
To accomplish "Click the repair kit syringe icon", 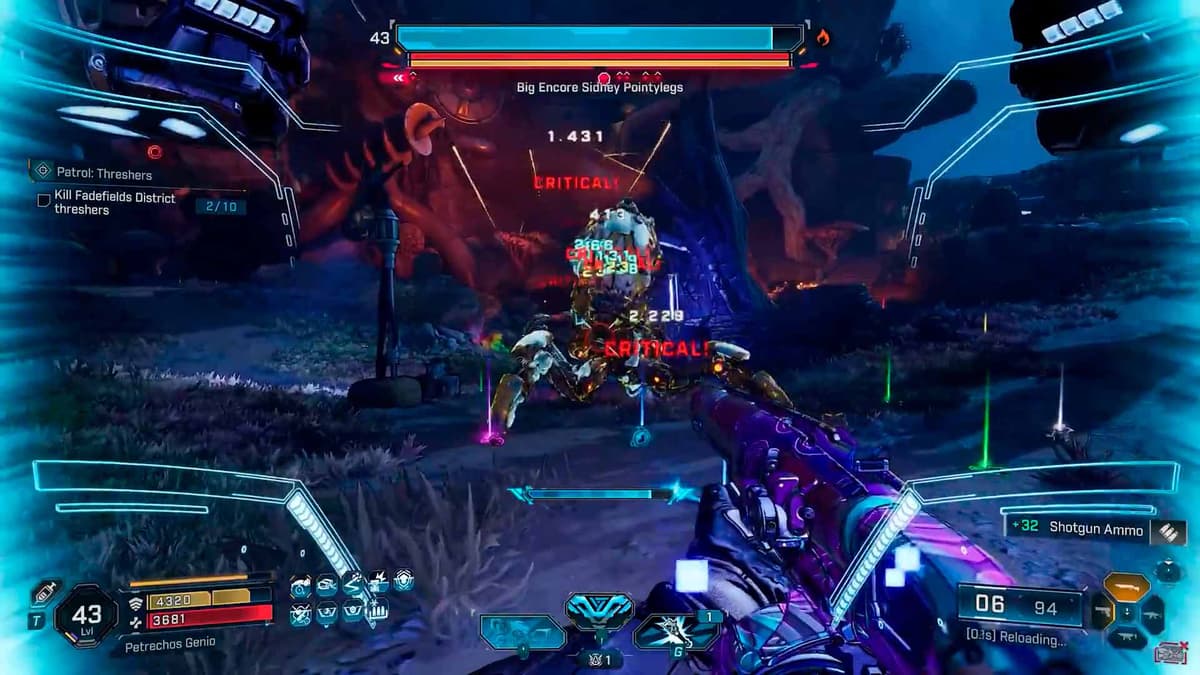I will pyautogui.click(x=45, y=592).
